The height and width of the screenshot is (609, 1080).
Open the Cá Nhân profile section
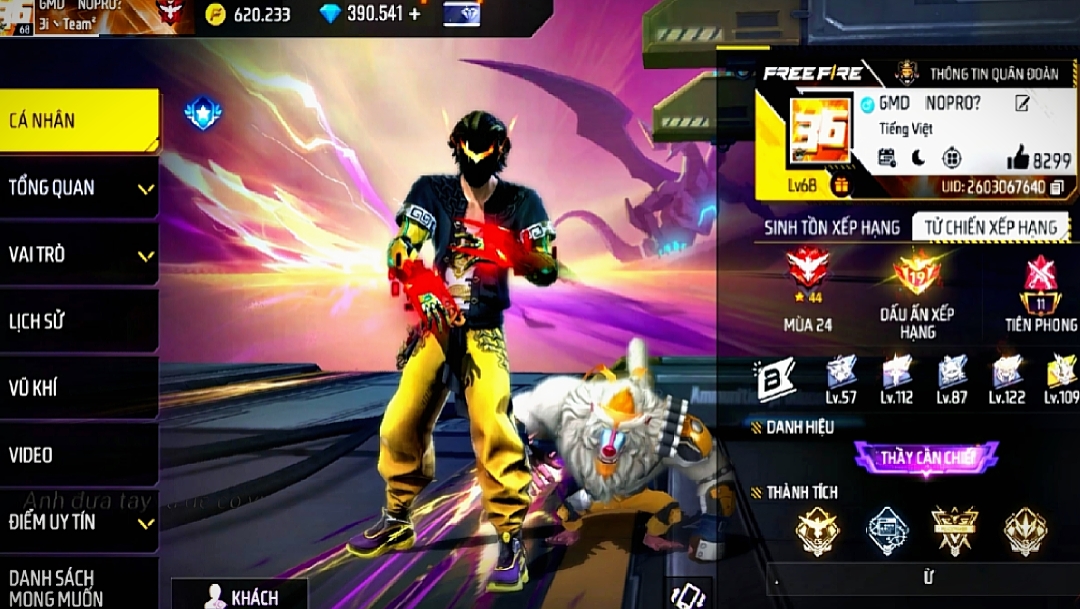coord(78,121)
